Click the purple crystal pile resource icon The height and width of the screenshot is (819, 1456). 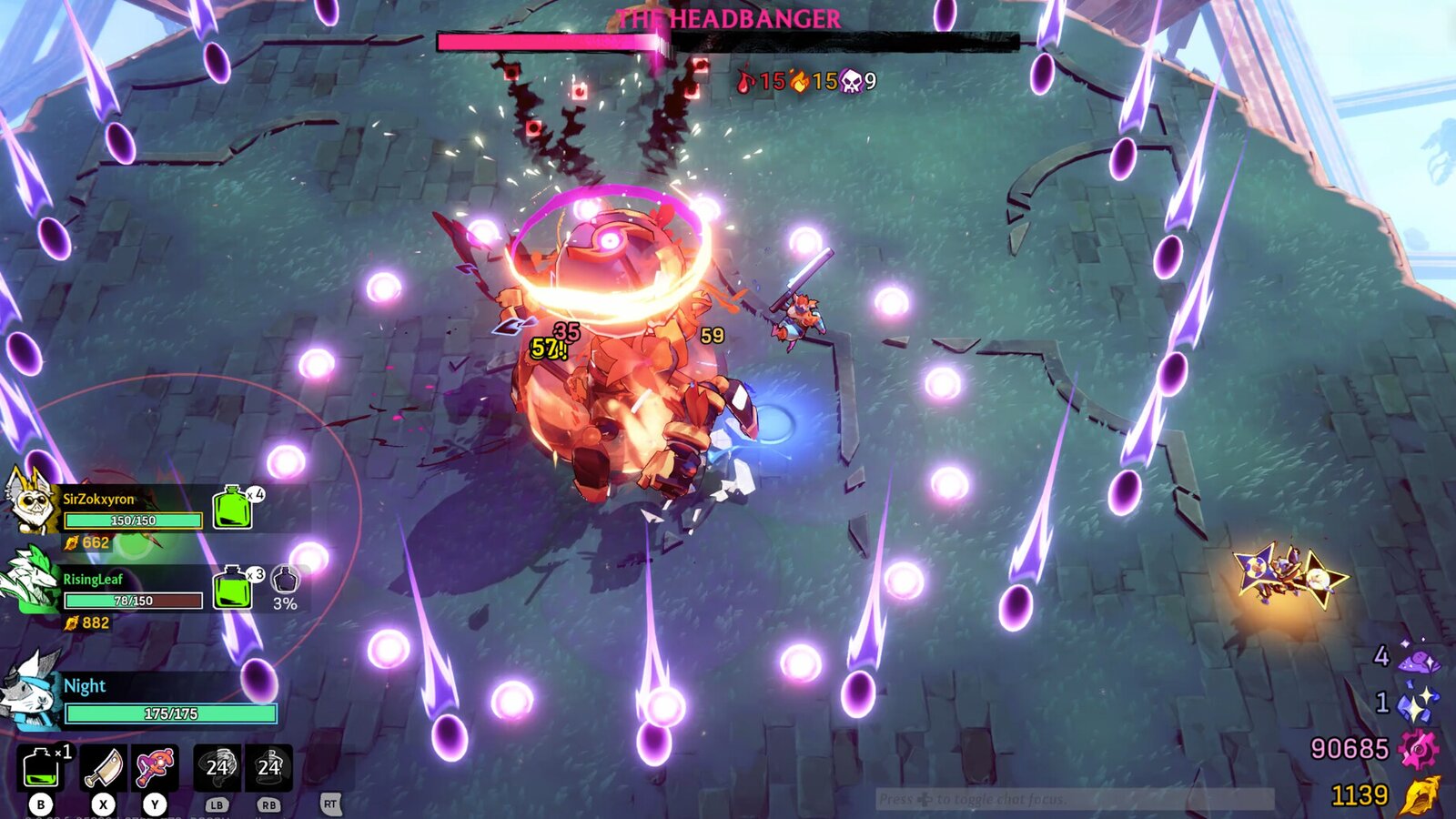pos(1420,659)
